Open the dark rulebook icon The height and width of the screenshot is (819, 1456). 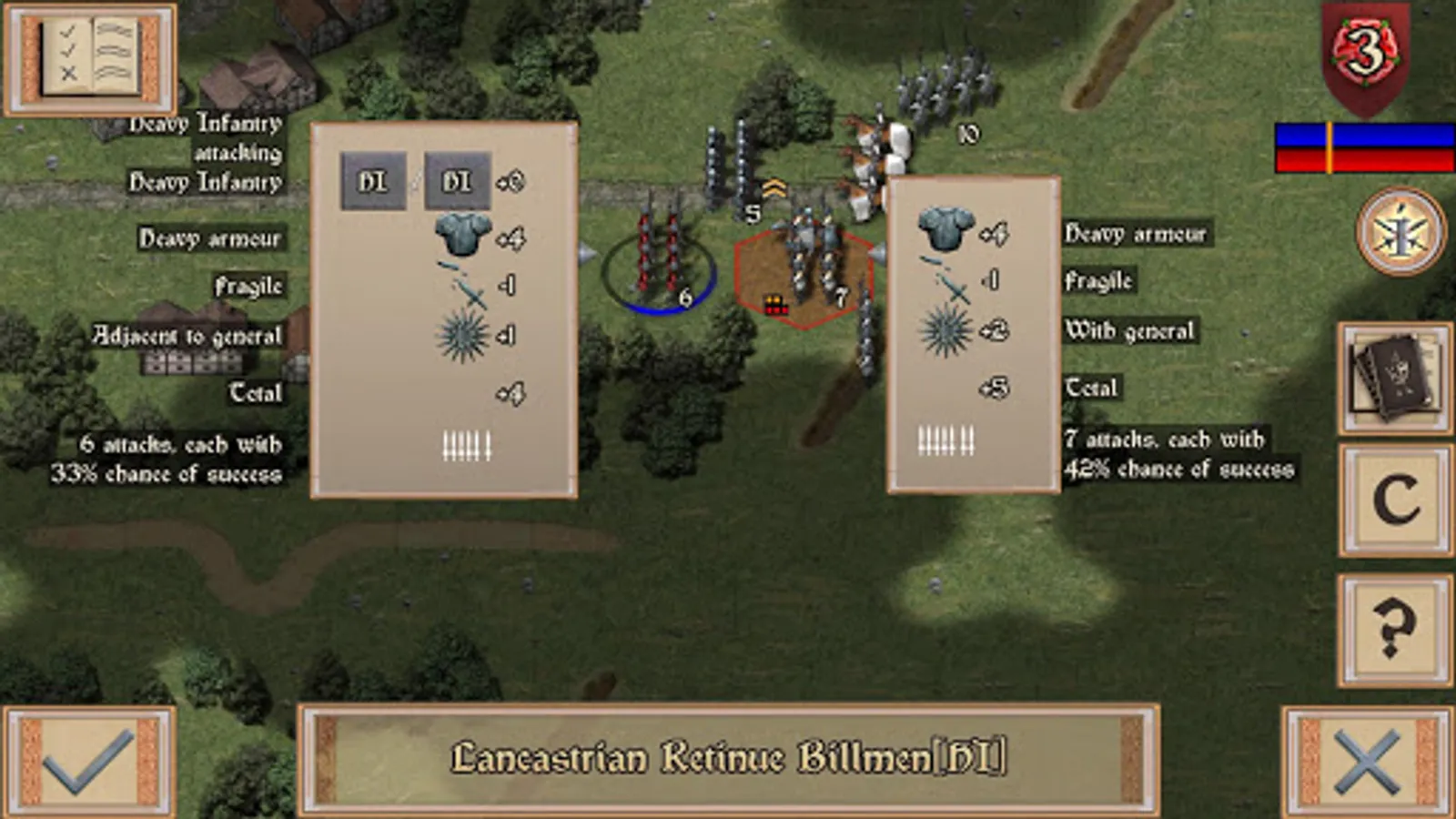1394,378
